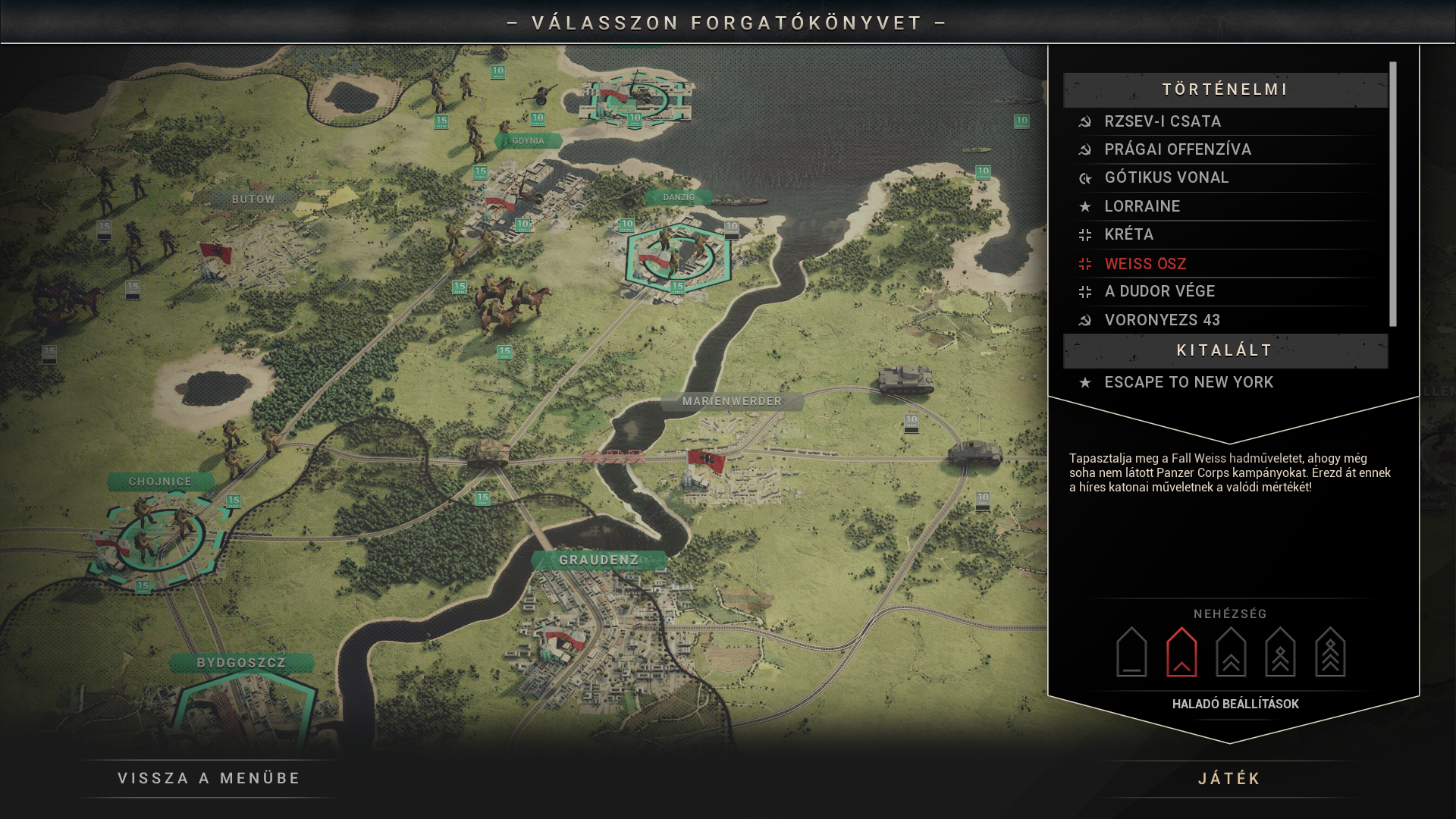
Task: Go back with Vissza a Menübe
Action: pyautogui.click(x=209, y=779)
